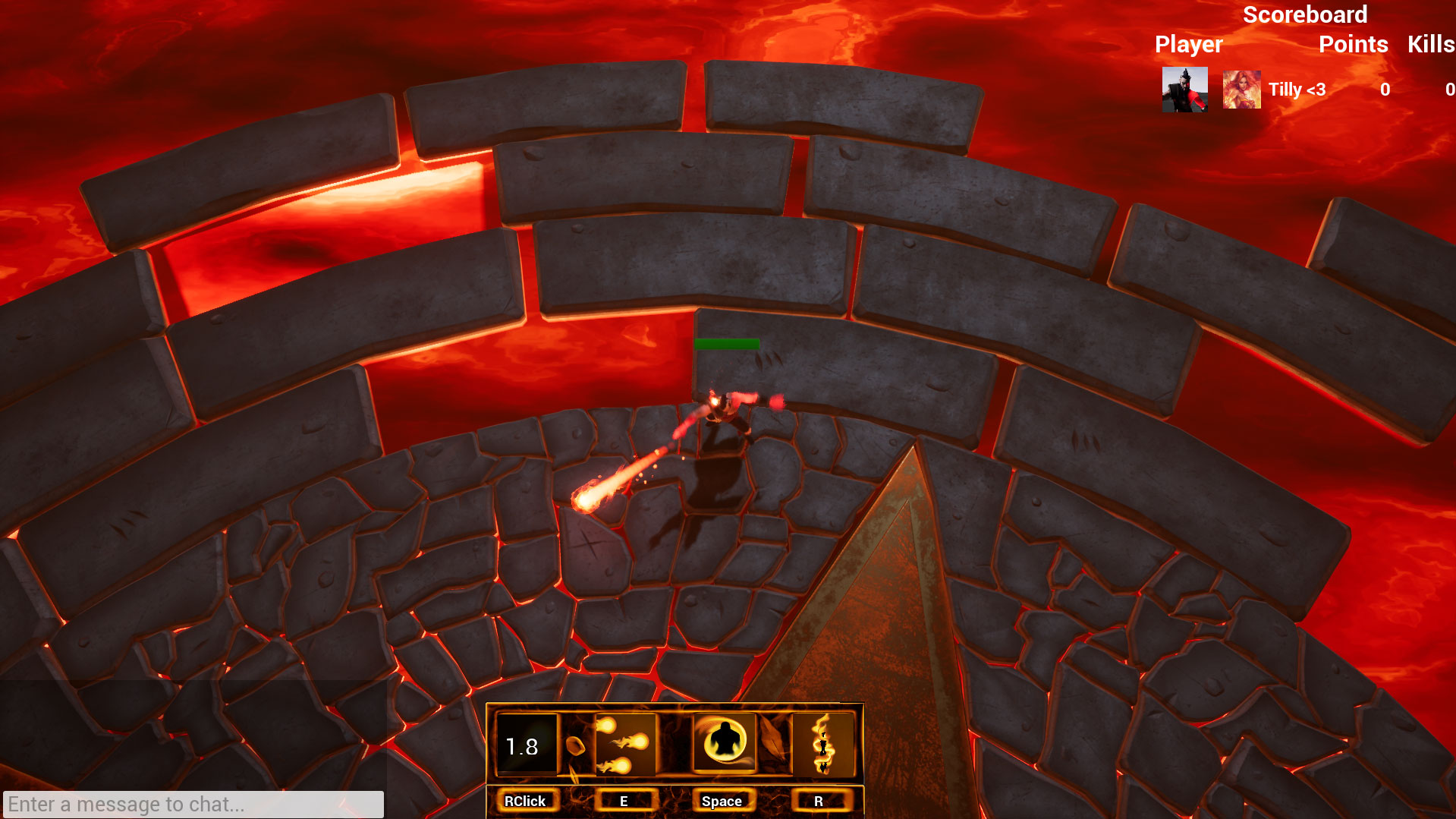Select the dark armored character portrait on scoreboard
1456x819 pixels.
click(1184, 90)
